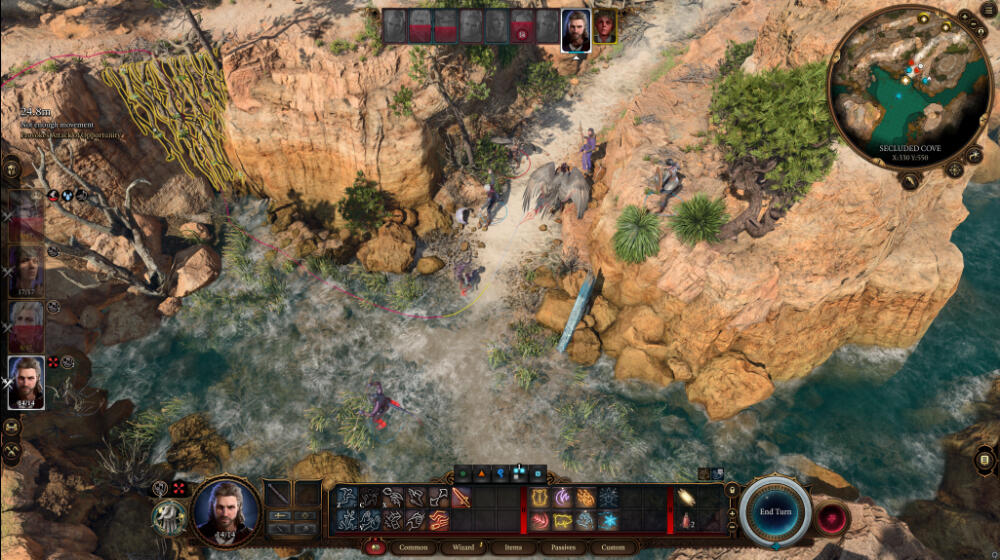Cast the ice snowflake spell in hotbar
Screen dimensions: 1000x560
608,520
